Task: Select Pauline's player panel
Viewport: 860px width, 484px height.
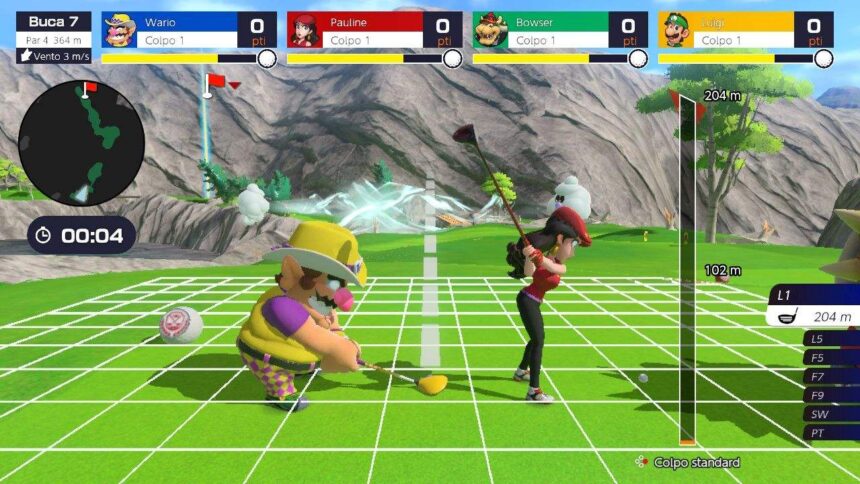Action: (374, 30)
